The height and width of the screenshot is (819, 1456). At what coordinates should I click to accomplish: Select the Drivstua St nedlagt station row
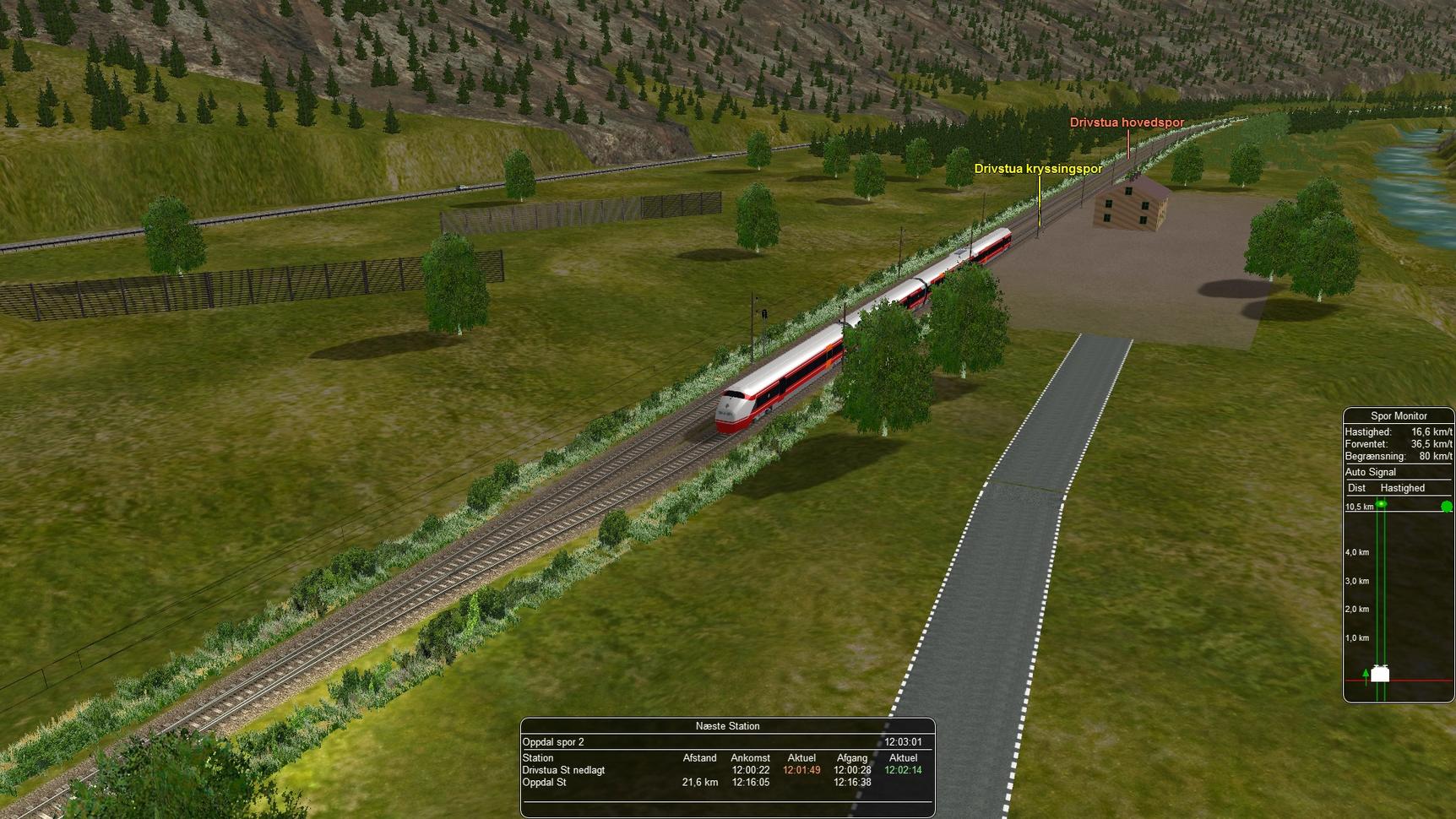563,770
